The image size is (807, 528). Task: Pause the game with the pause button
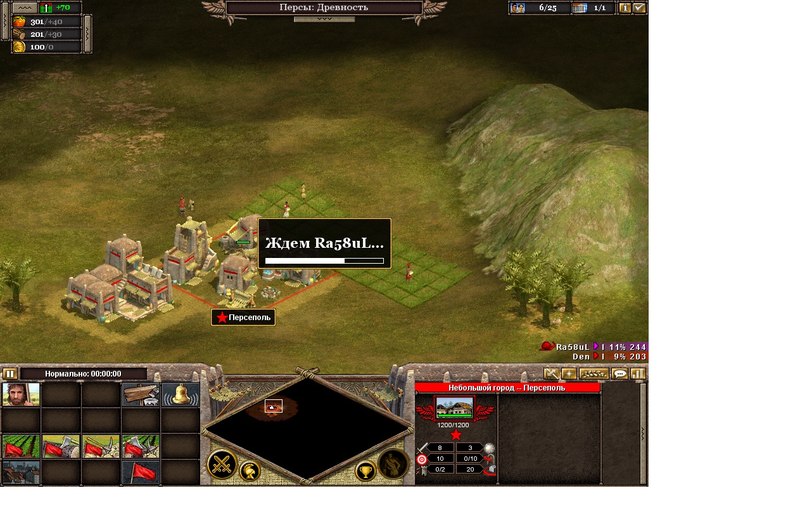[10, 373]
